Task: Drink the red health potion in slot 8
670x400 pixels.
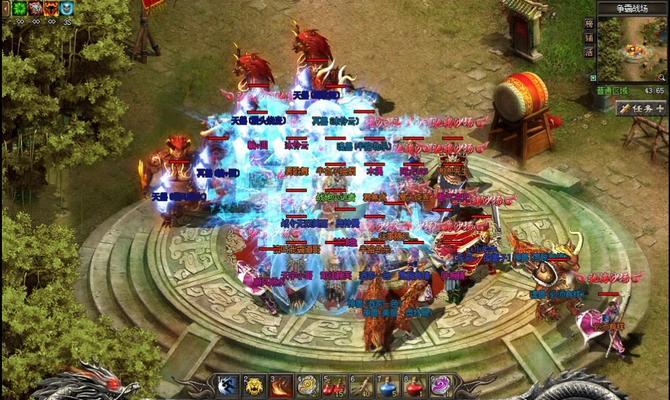Action: [415, 386]
